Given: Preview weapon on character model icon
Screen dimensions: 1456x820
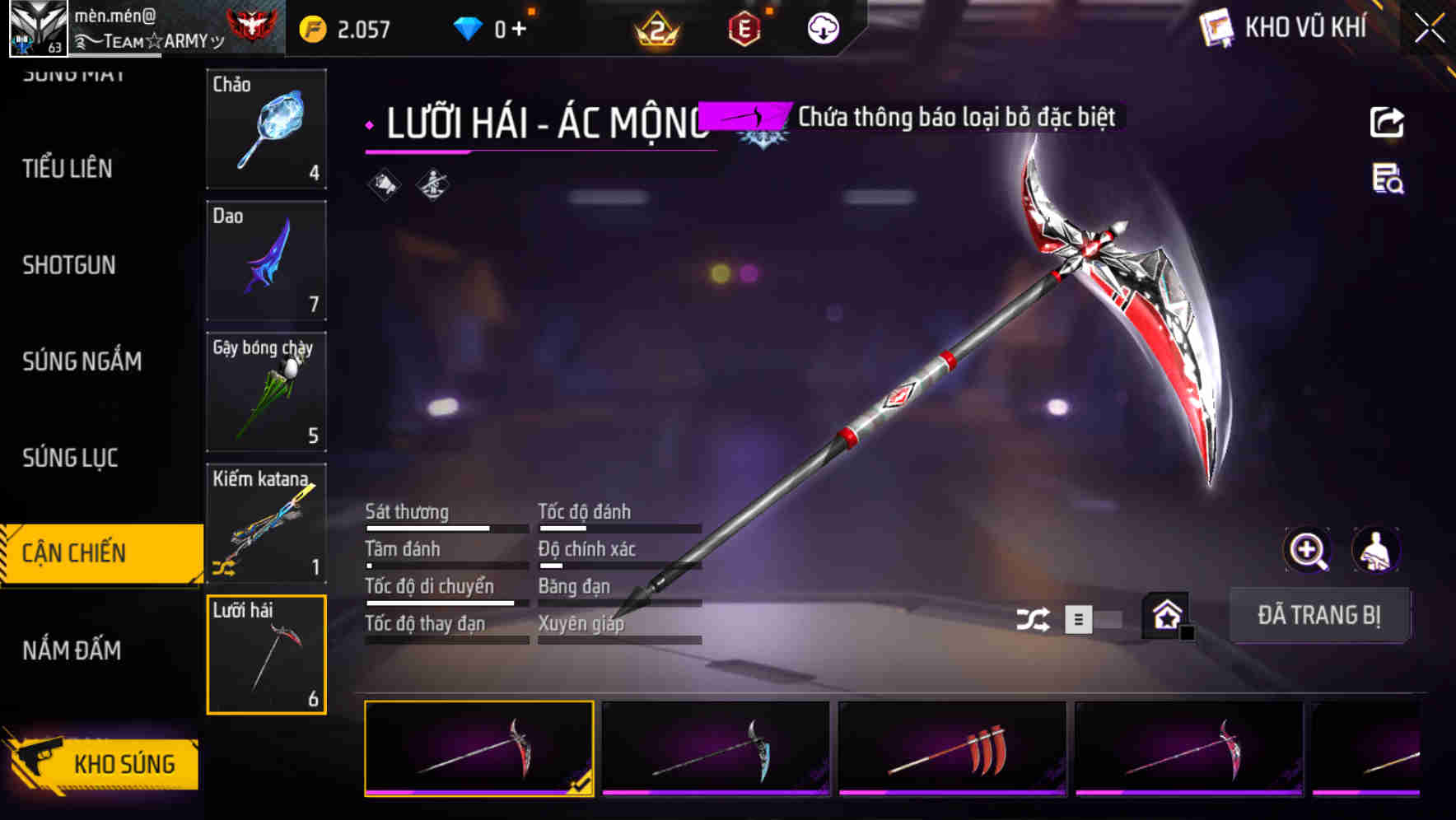Looking at the screenshot, I should pyautogui.click(x=1376, y=550).
